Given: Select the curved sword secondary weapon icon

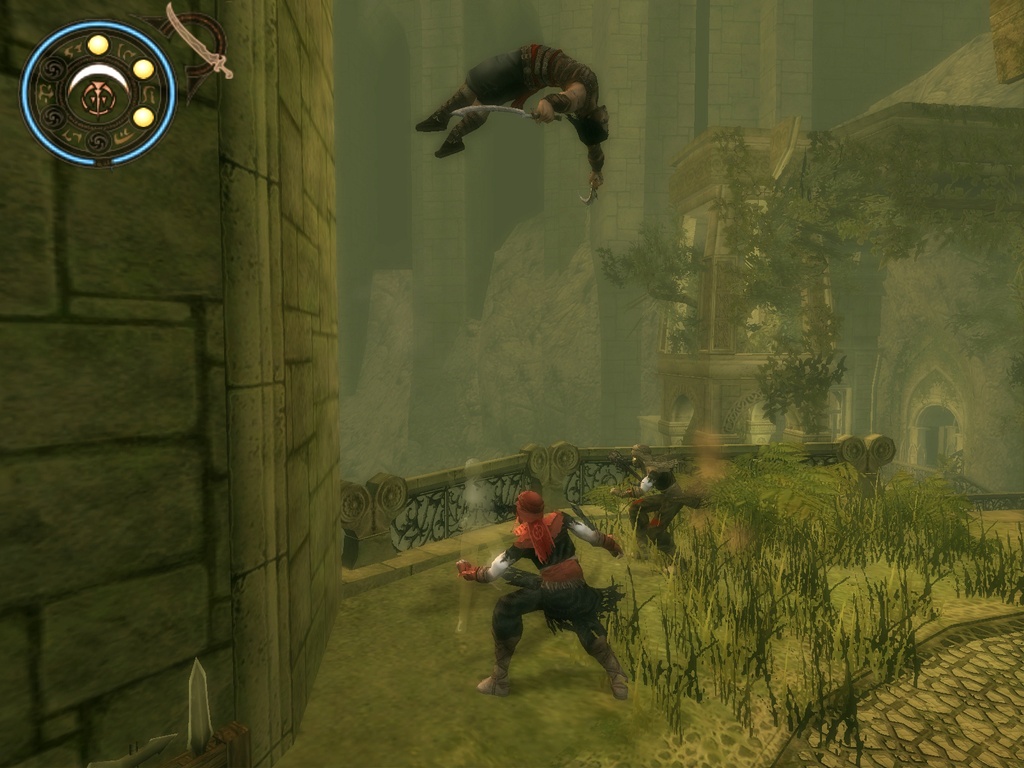Looking at the screenshot, I should tap(197, 41).
